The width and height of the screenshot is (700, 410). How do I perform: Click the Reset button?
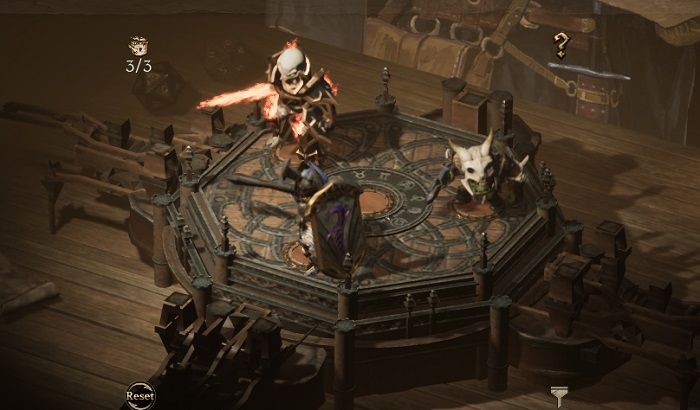pos(140,396)
